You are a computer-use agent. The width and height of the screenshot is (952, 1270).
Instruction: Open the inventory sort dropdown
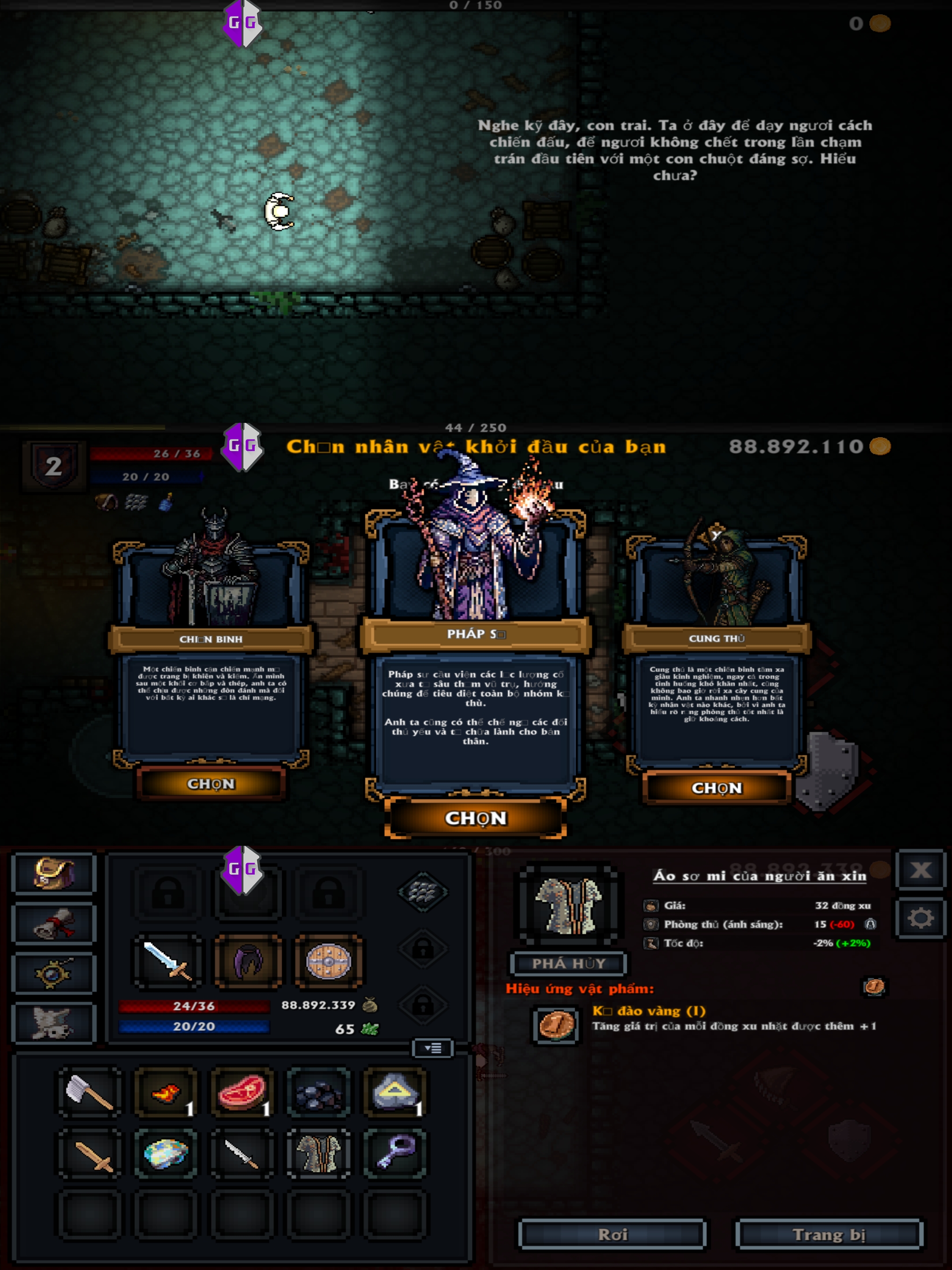(433, 1048)
